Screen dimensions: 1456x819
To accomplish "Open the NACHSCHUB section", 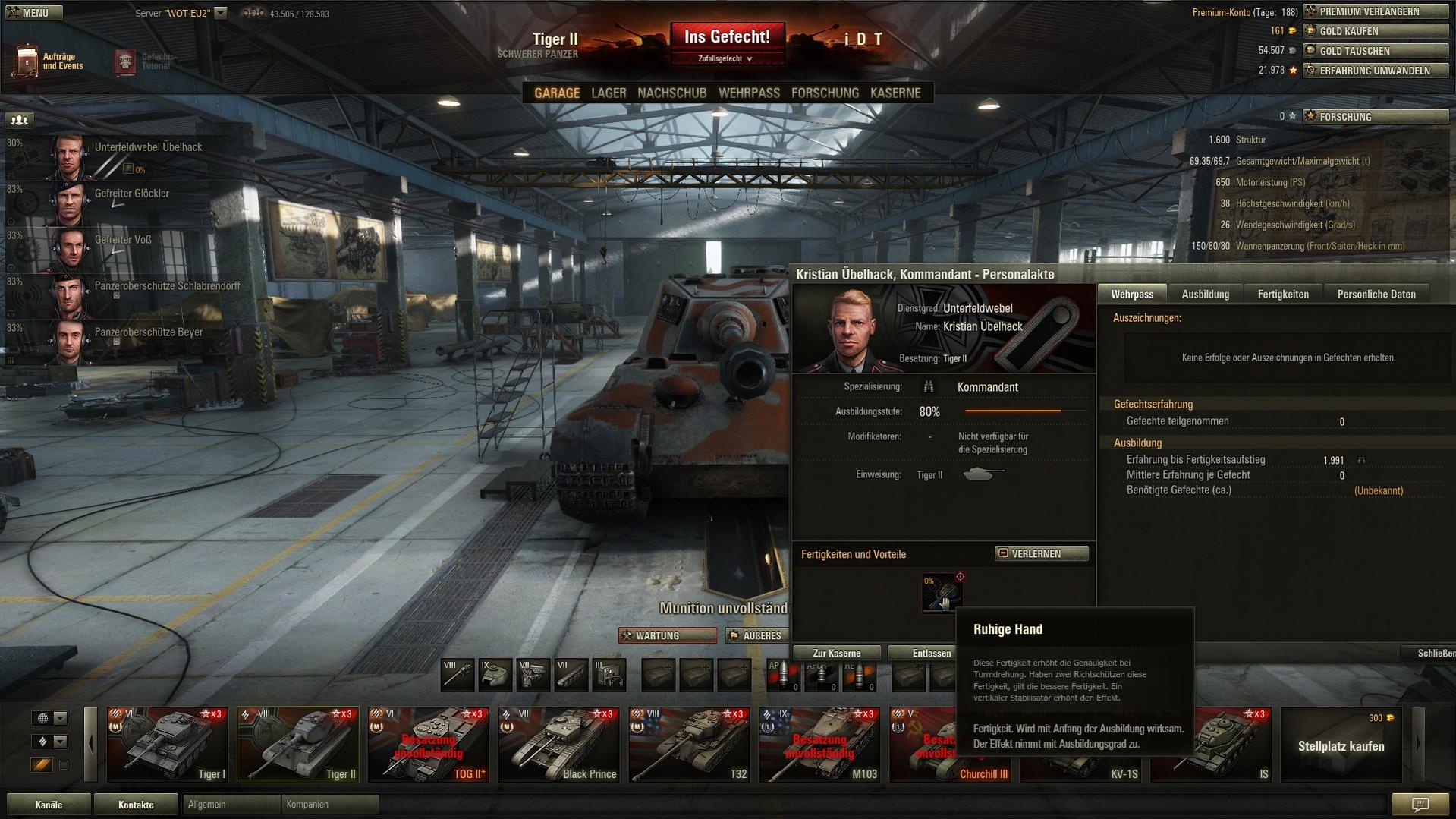I will coord(671,93).
